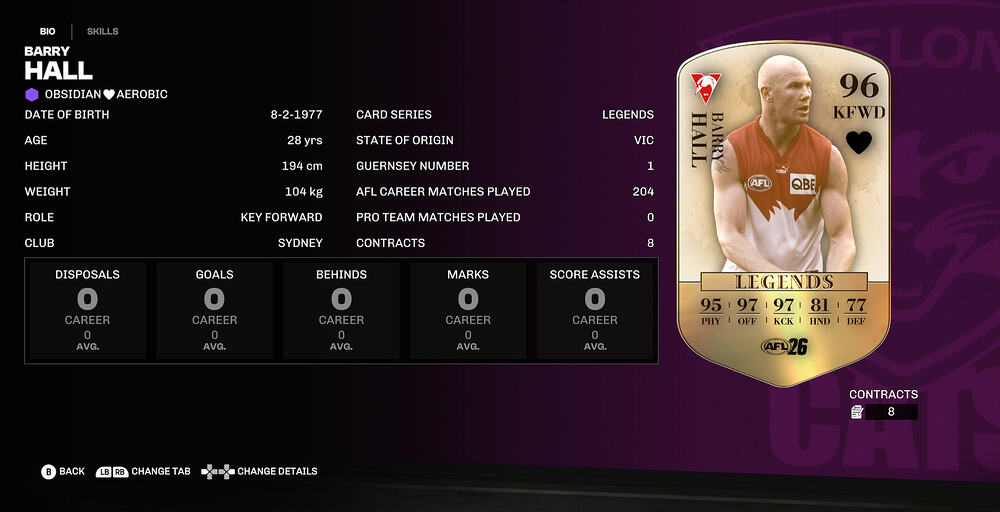This screenshot has height=512, width=1000.
Task: Click the Change Details label
Action: (277, 471)
